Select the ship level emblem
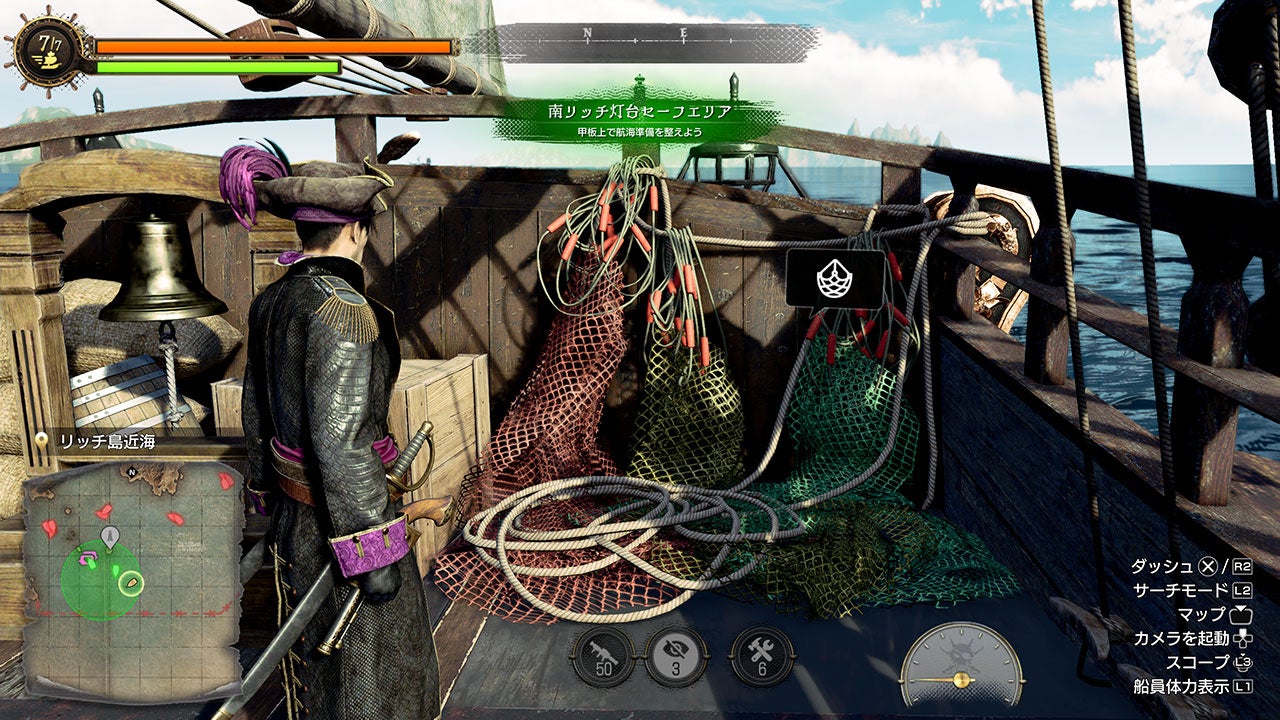1280x720 pixels. click(x=44, y=47)
